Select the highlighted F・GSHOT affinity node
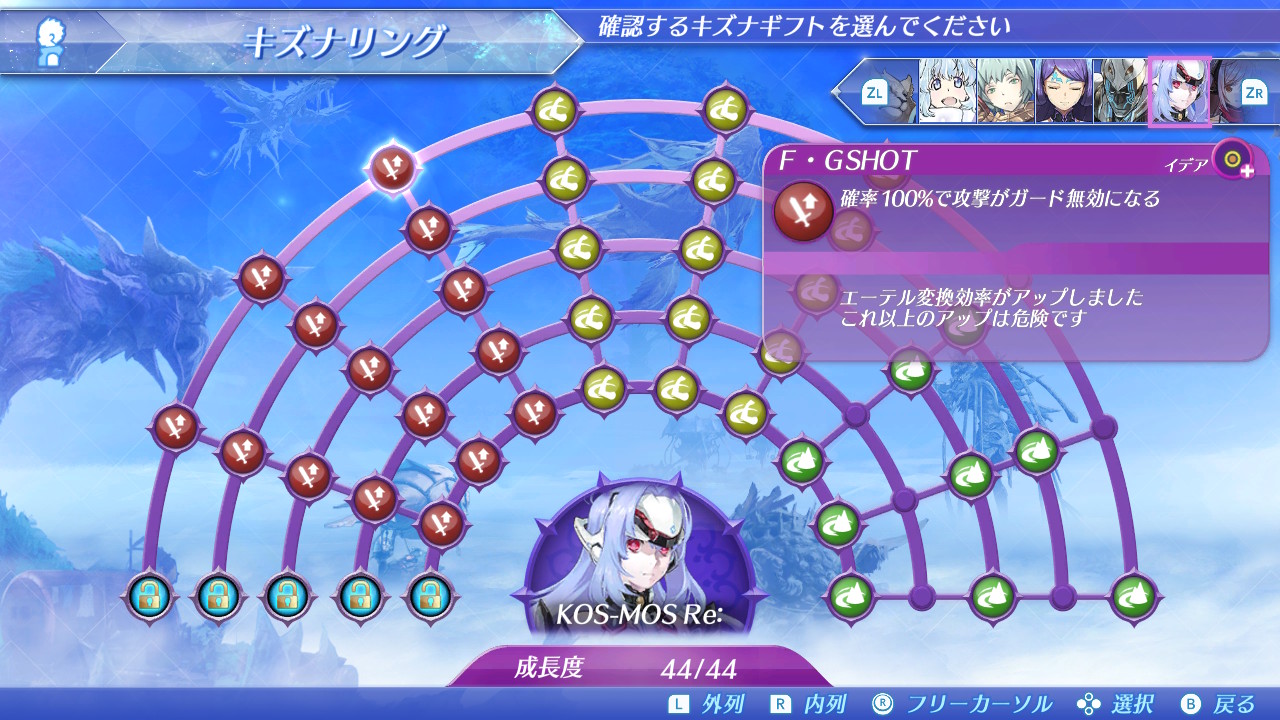 pos(392,168)
